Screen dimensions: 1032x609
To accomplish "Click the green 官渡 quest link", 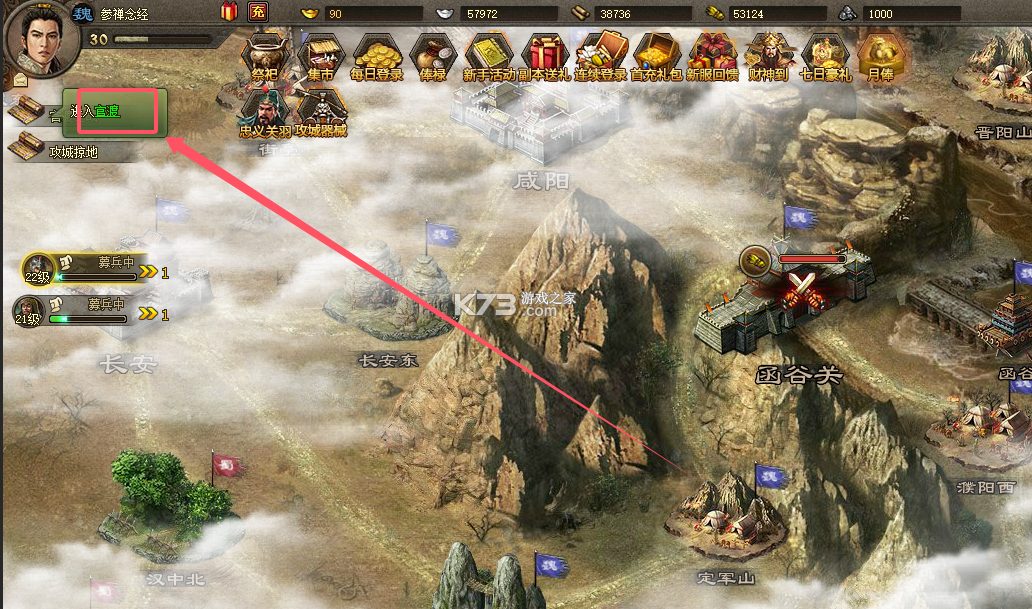I will (x=107, y=112).
